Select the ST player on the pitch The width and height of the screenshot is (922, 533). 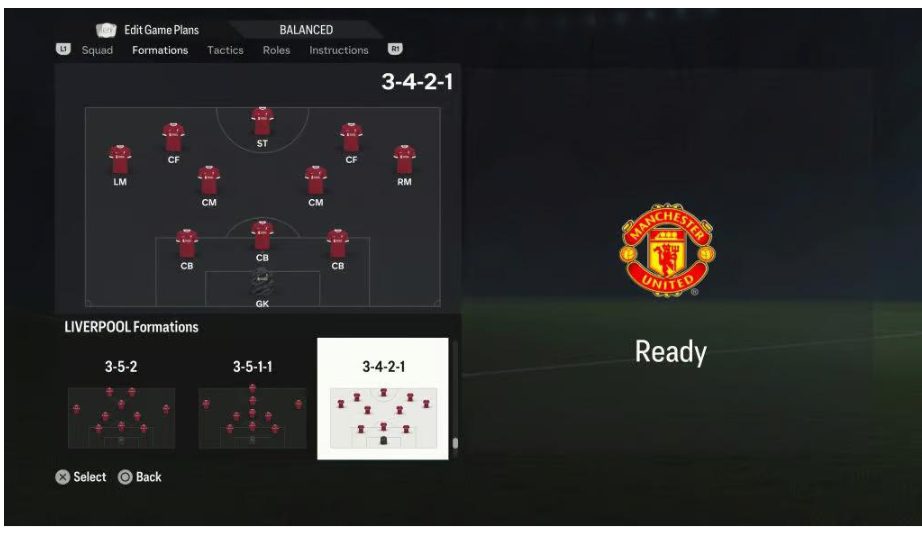pyautogui.click(x=262, y=122)
